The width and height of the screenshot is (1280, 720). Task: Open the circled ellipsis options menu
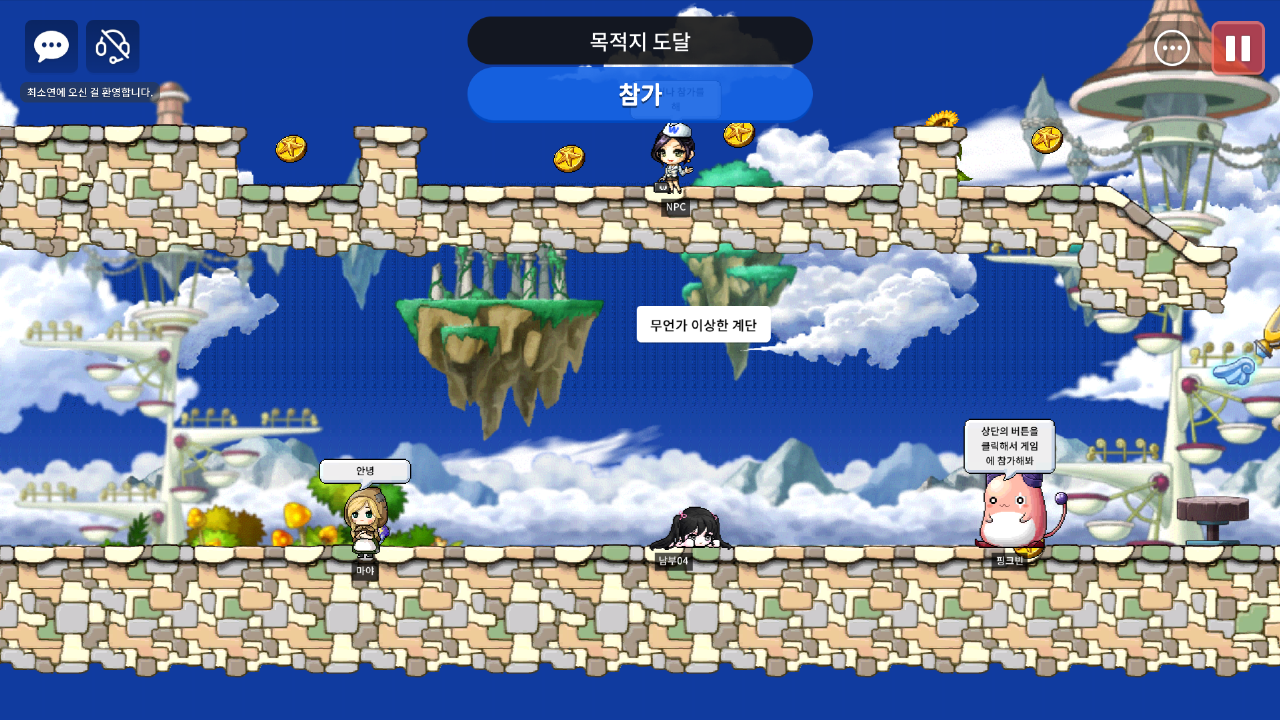(1170, 46)
